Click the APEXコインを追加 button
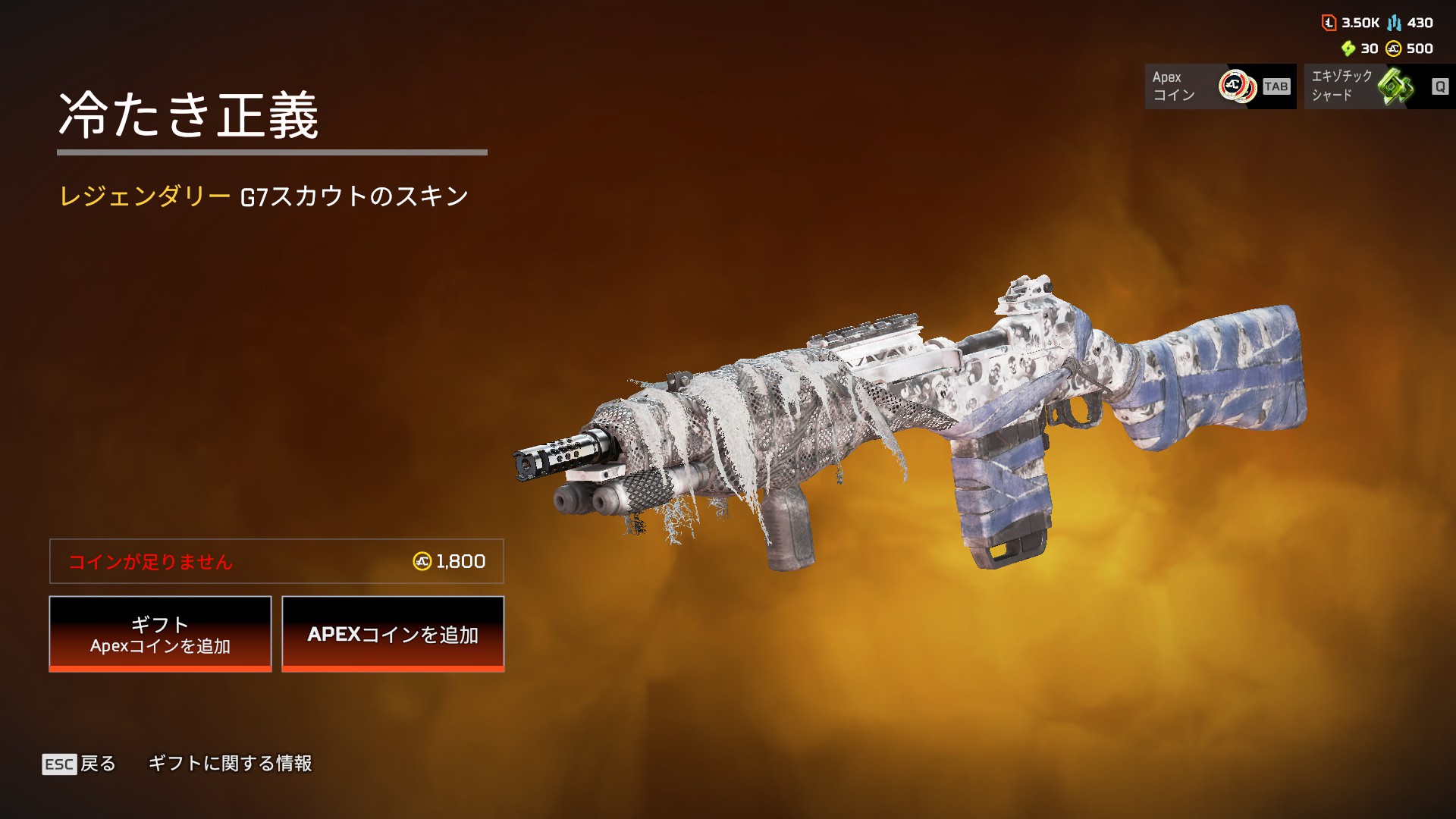The image size is (1456, 819). pyautogui.click(x=393, y=634)
